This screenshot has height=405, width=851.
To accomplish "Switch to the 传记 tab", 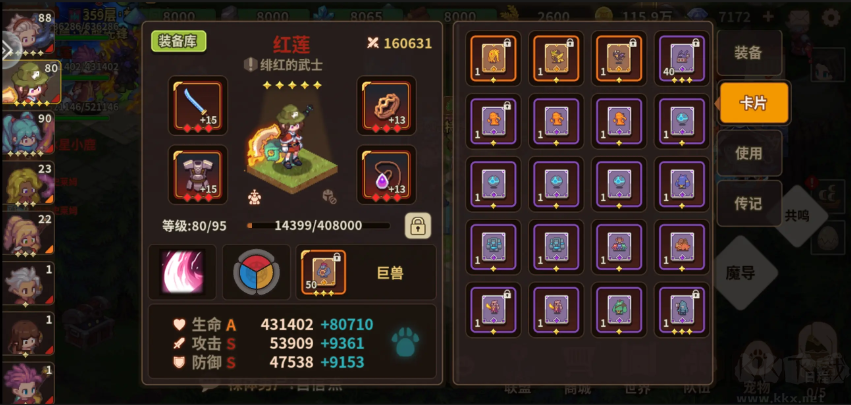I will point(748,203).
